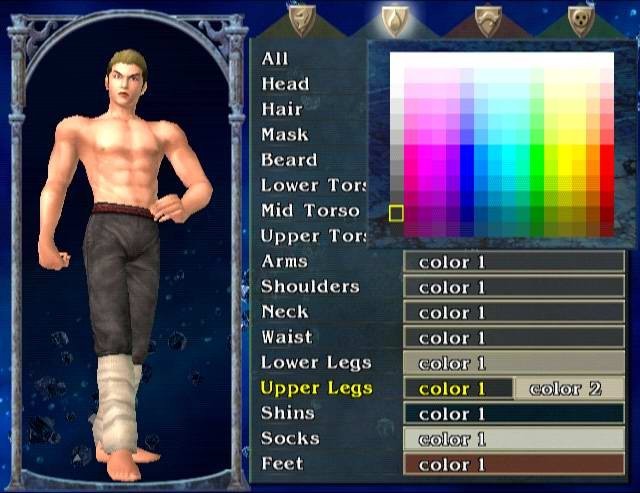
Task: Pick the yellow-outlined swatch in the palette
Action: [x=396, y=213]
